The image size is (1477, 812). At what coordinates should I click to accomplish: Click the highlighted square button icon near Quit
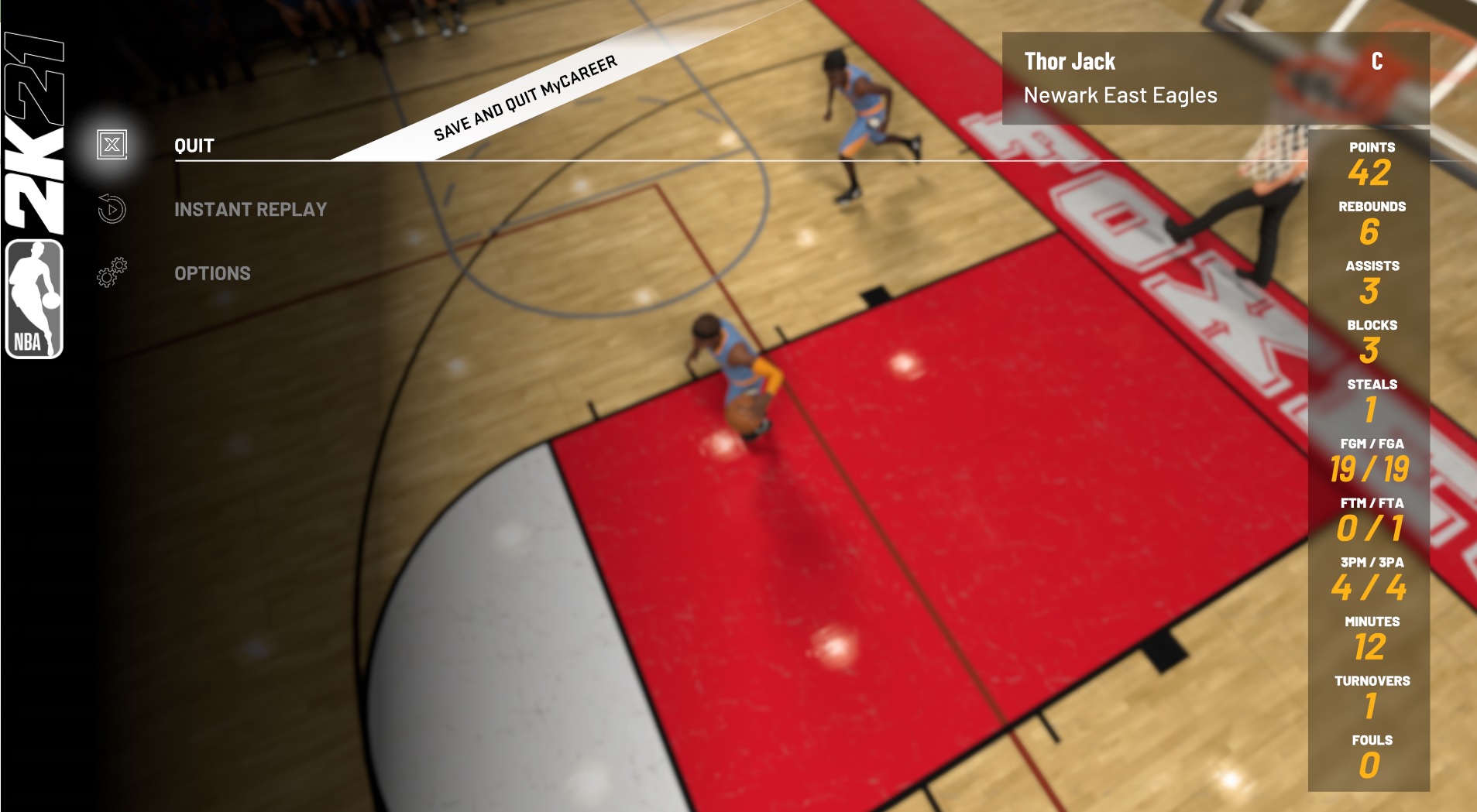point(111,145)
